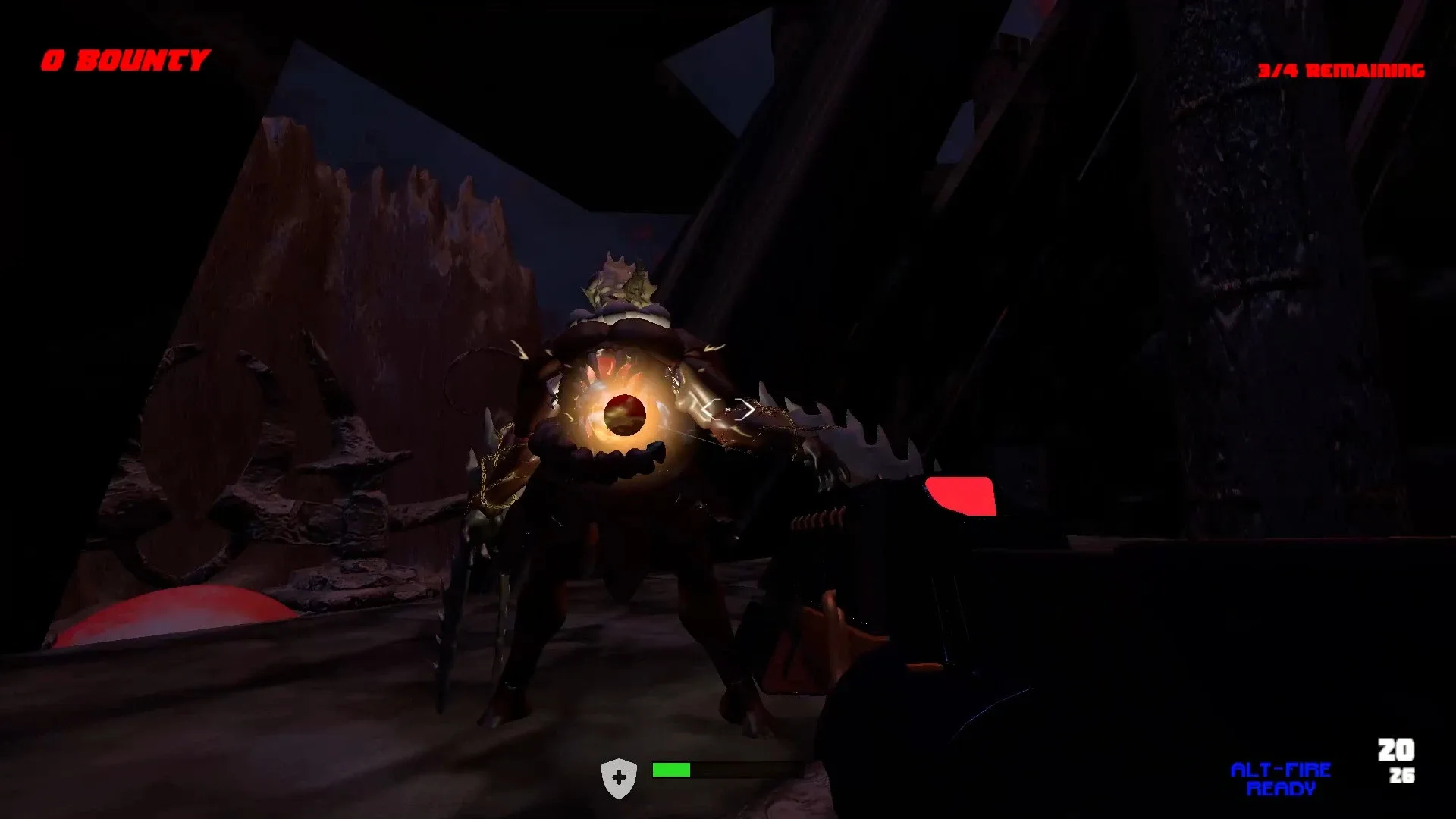Click the crosshair at screen center
The height and width of the screenshot is (819, 1456).
click(x=728, y=409)
